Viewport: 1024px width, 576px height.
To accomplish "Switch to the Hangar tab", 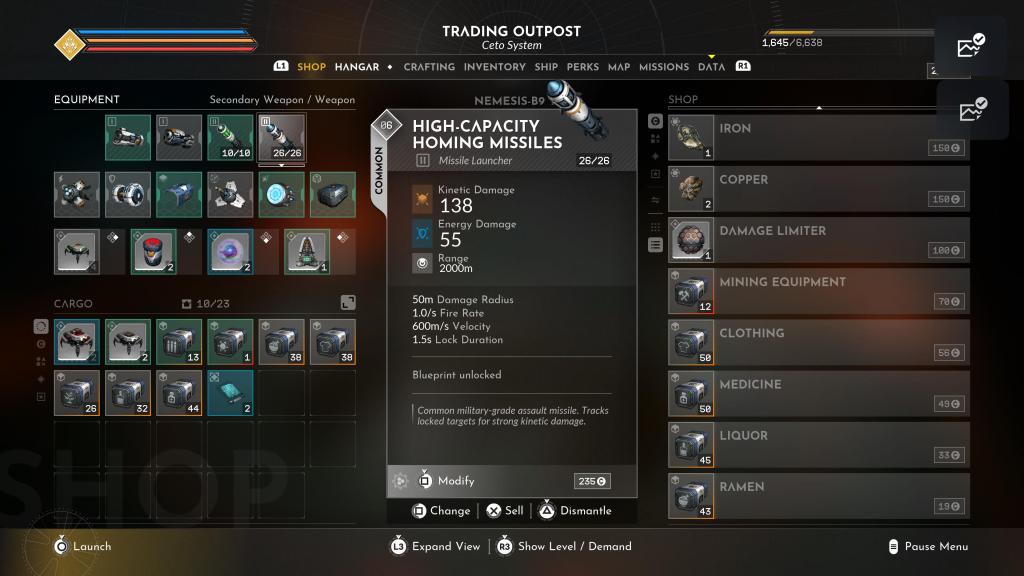I will point(356,67).
